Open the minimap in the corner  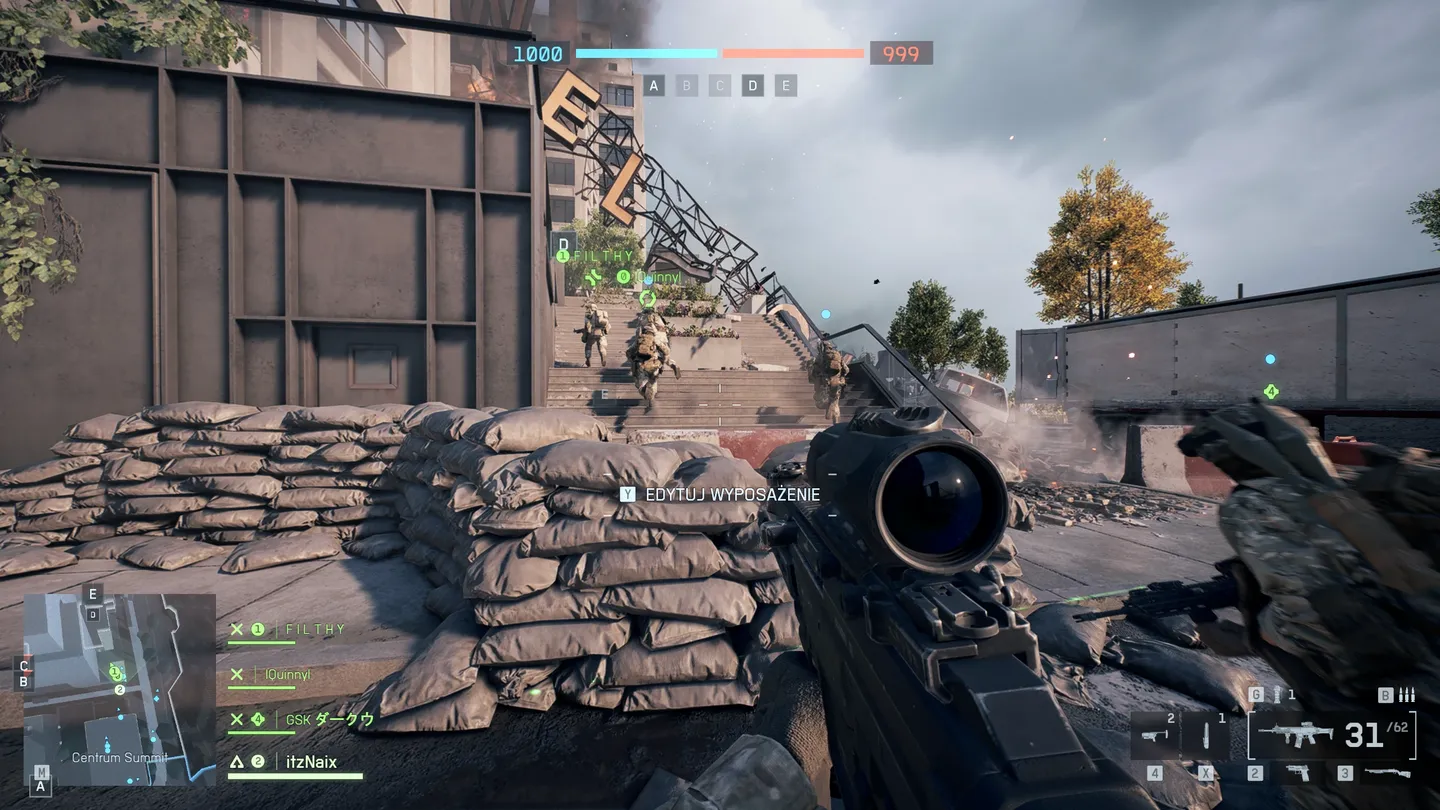click(x=119, y=689)
